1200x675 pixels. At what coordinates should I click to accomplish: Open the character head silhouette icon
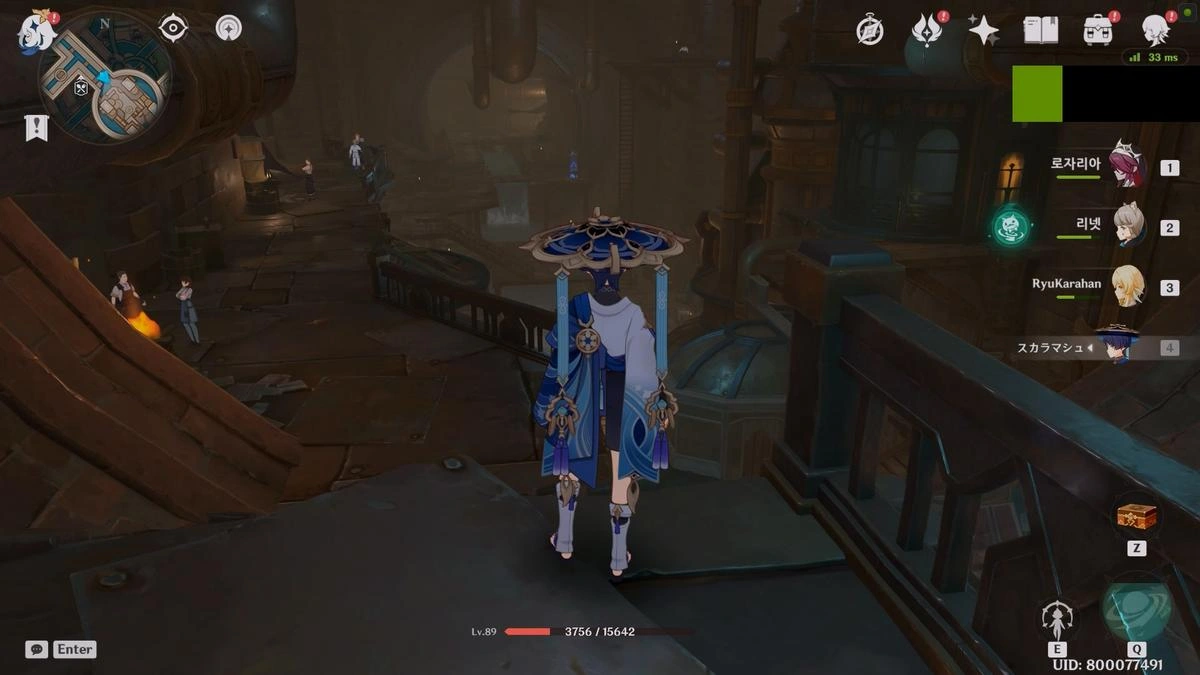(1156, 30)
